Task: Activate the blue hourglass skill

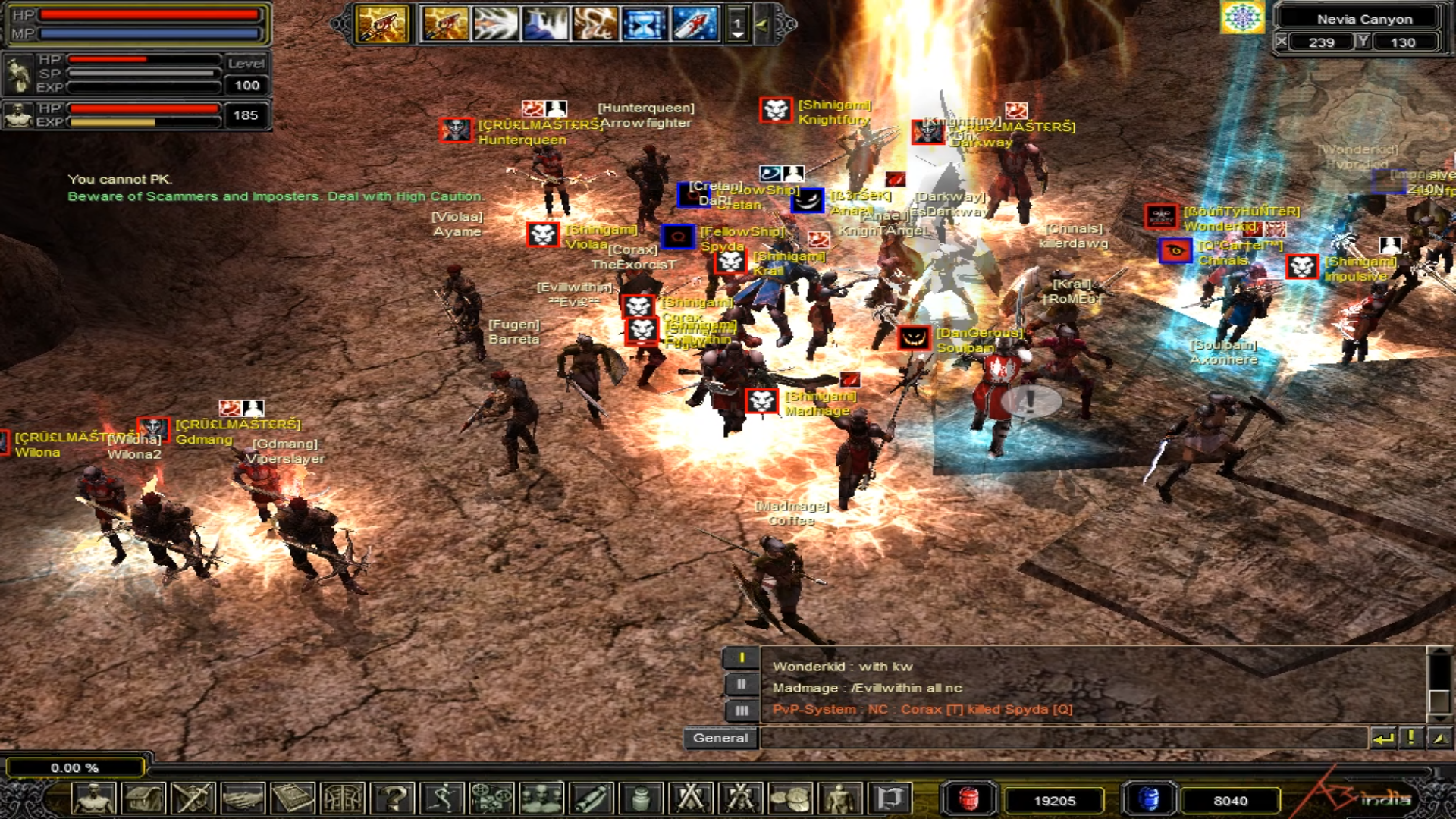Action: coord(644,24)
